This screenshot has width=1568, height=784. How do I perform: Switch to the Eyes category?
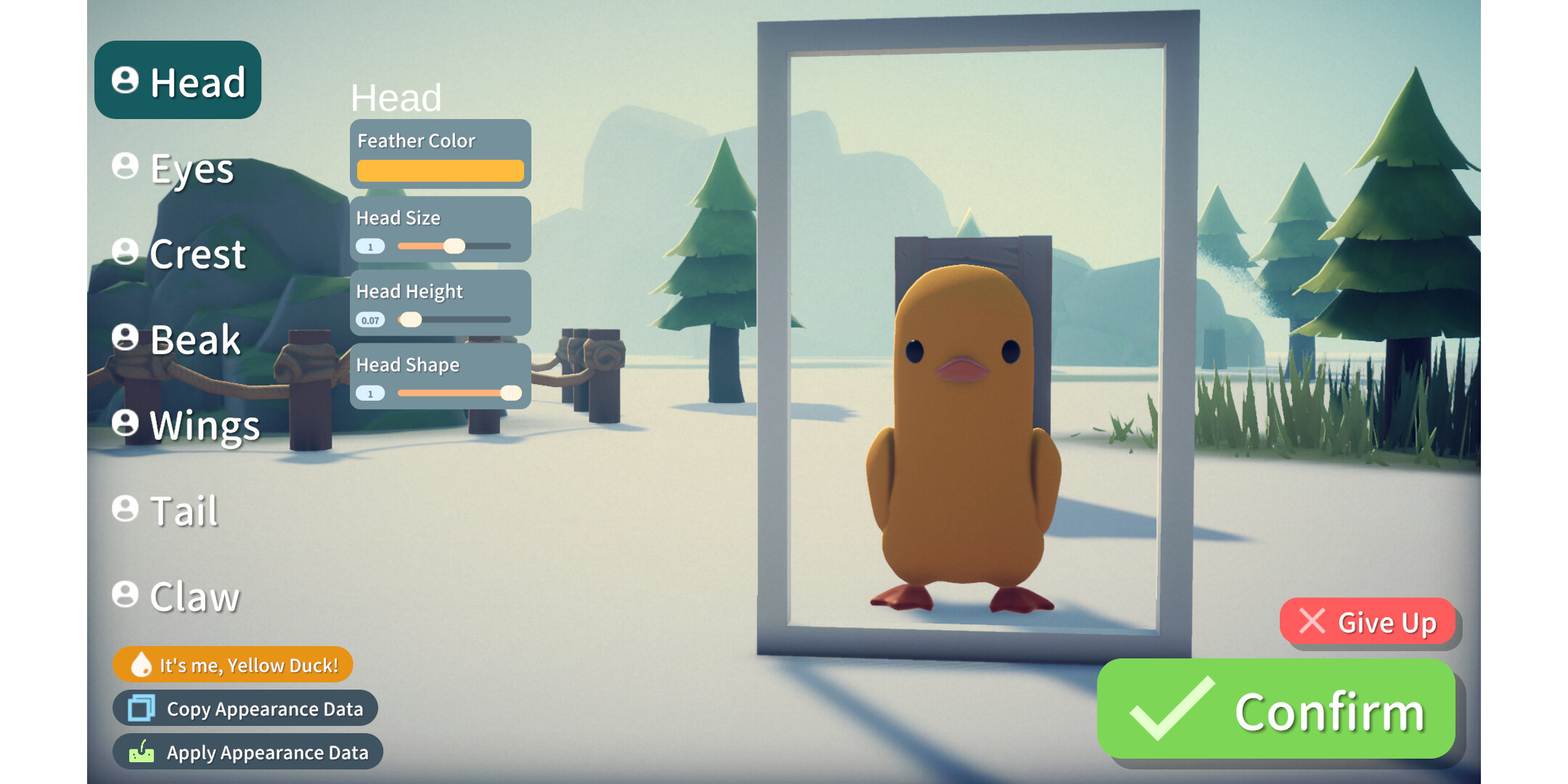tap(174, 168)
